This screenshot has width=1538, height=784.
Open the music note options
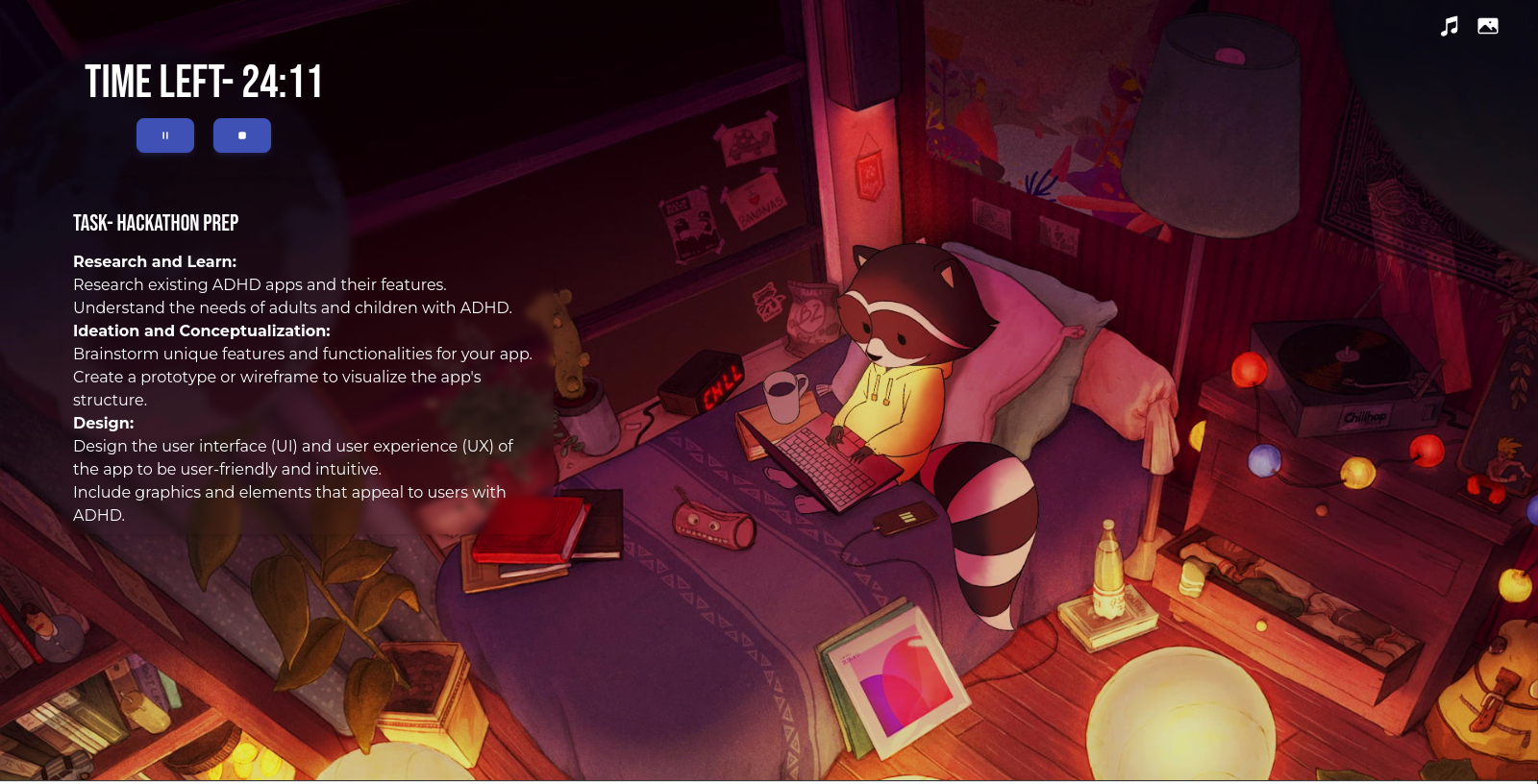pos(1450,26)
